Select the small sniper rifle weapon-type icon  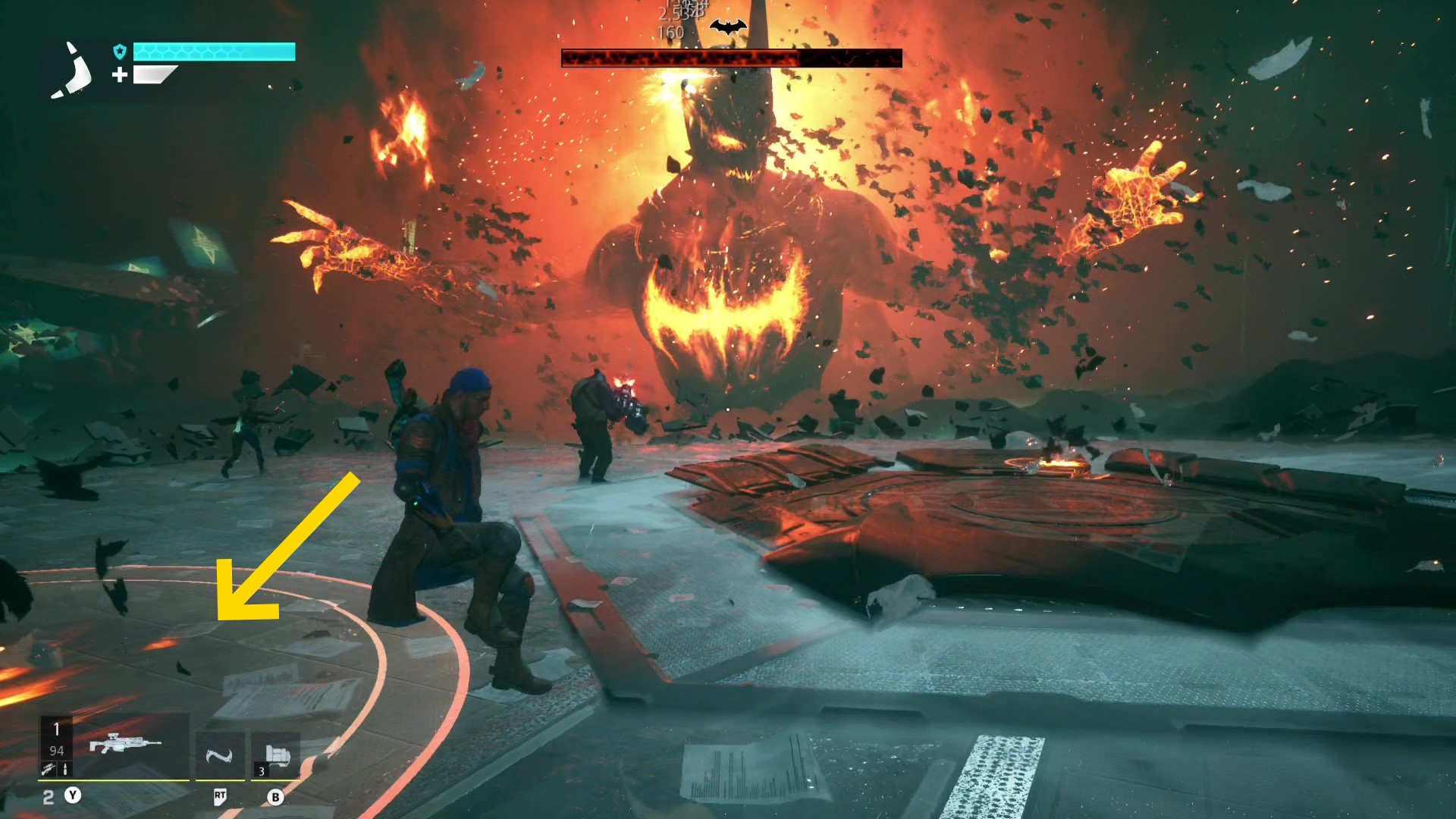pyautogui.click(x=49, y=770)
